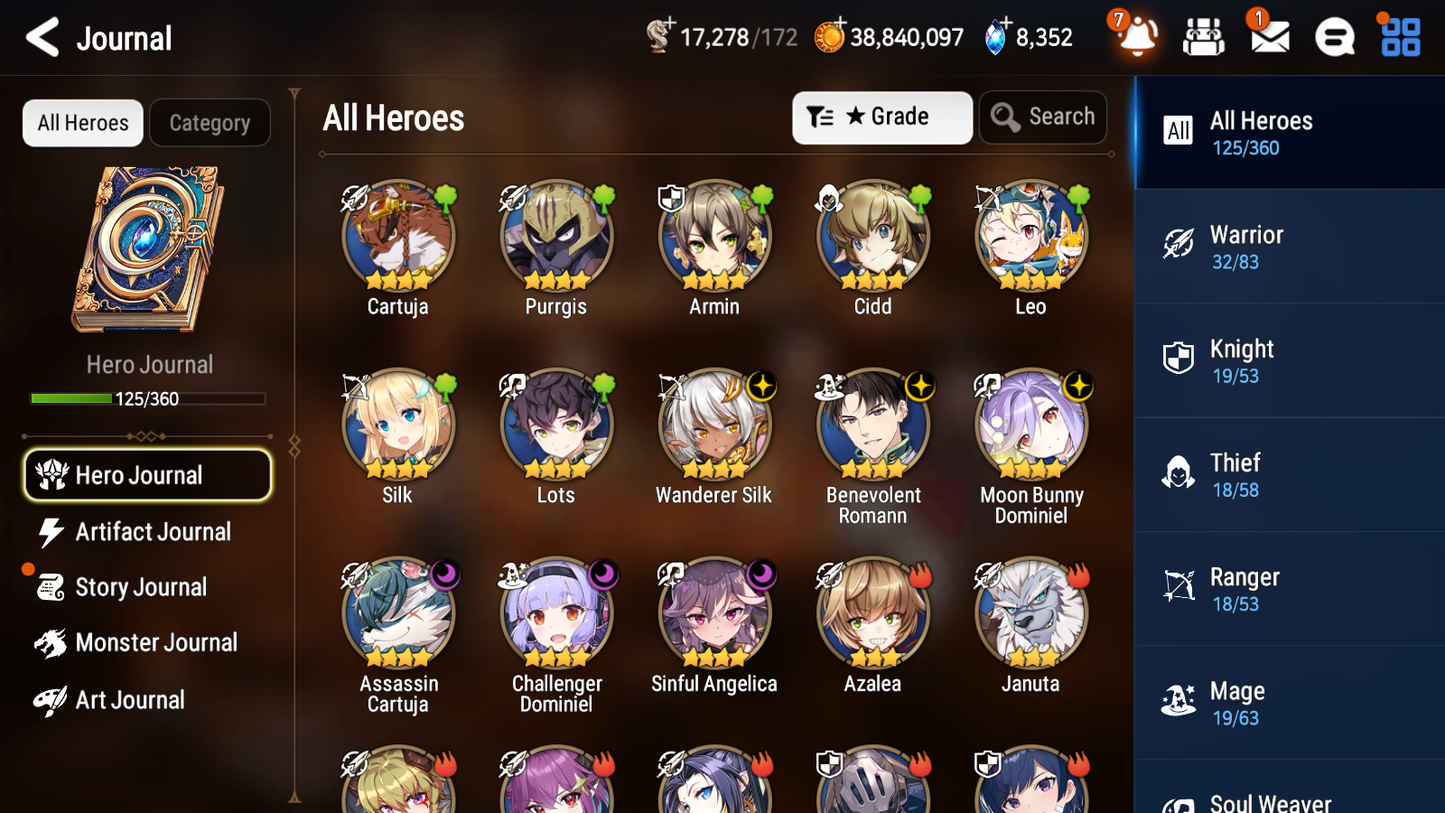Open the notification bell with 7 alerts
Viewport: 1445px width, 813px height.
(x=1134, y=36)
